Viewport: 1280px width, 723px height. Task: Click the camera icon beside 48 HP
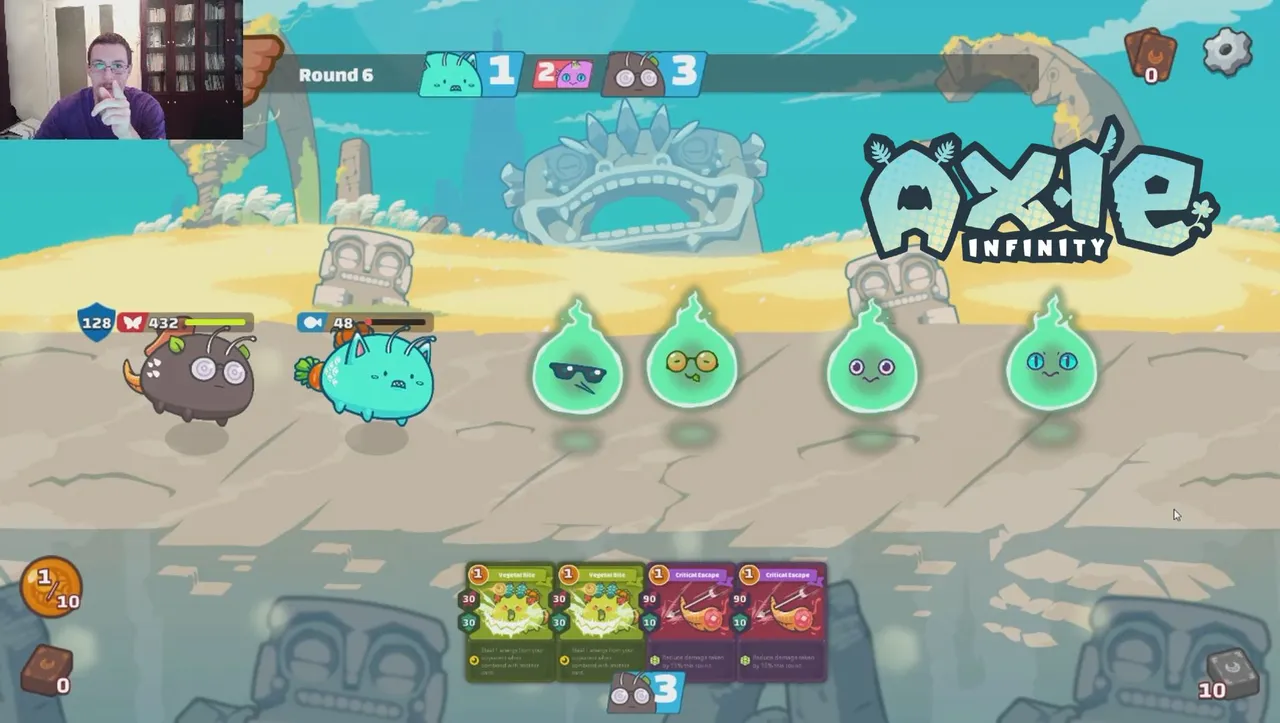(x=312, y=323)
